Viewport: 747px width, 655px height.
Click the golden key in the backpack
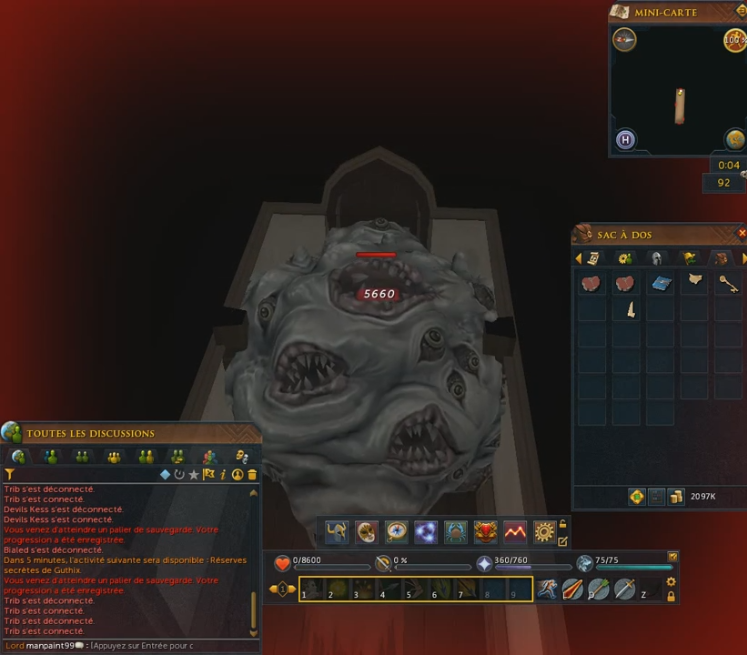click(728, 284)
